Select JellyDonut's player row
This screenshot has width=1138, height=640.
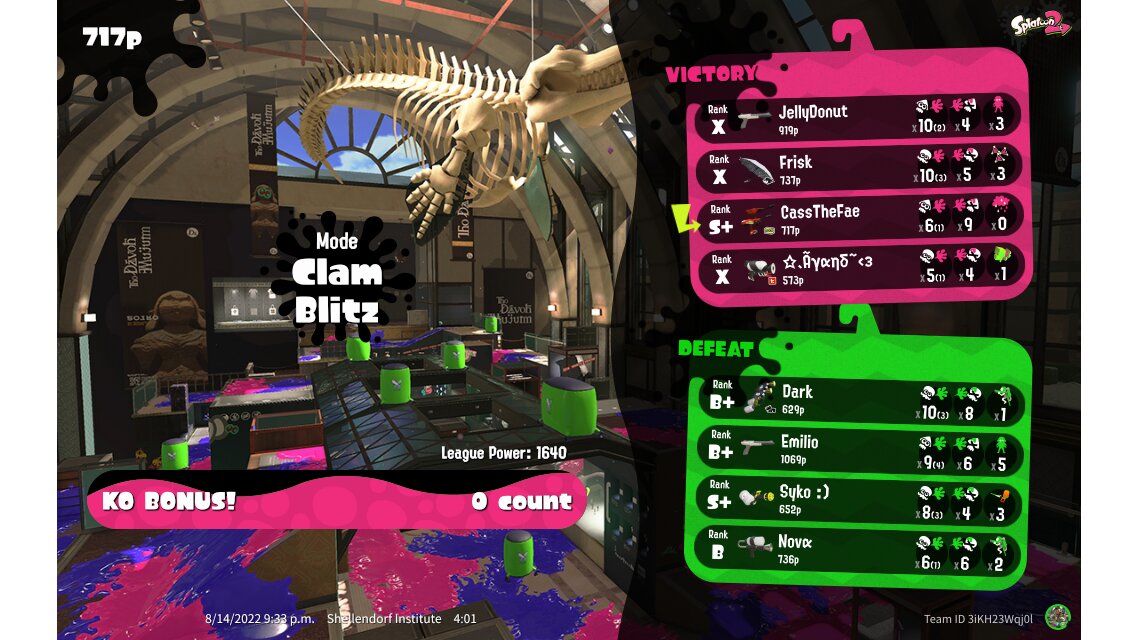[x=860, y=118]
